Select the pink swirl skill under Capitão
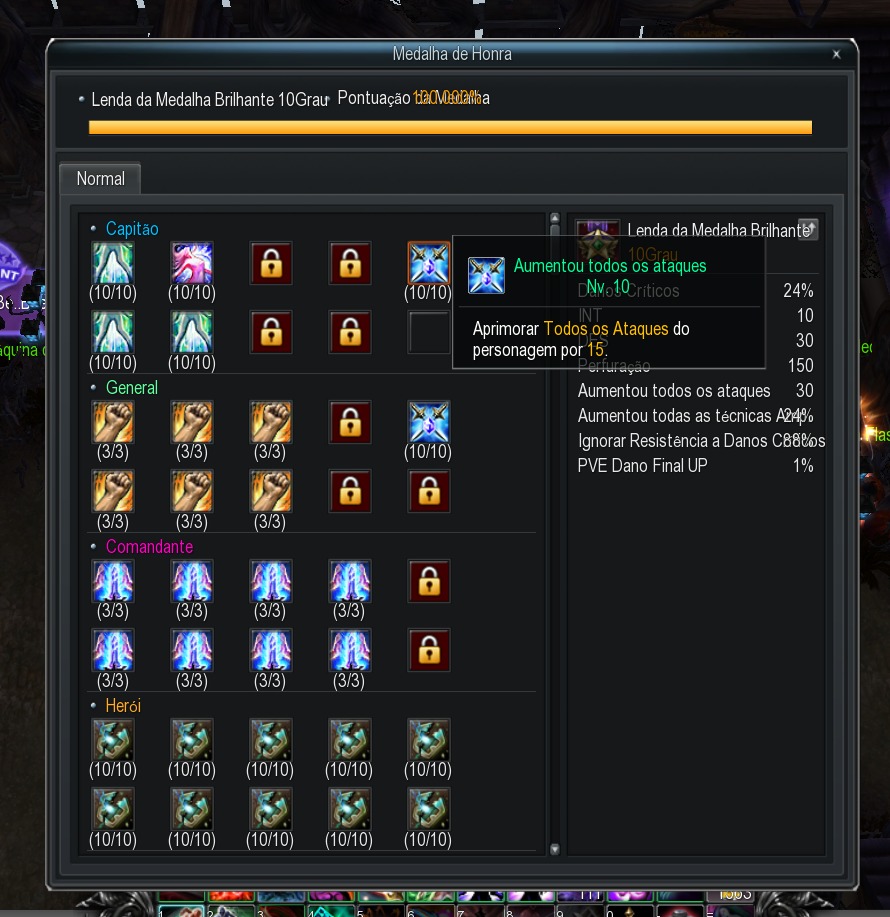 click(x=191, y=263)
